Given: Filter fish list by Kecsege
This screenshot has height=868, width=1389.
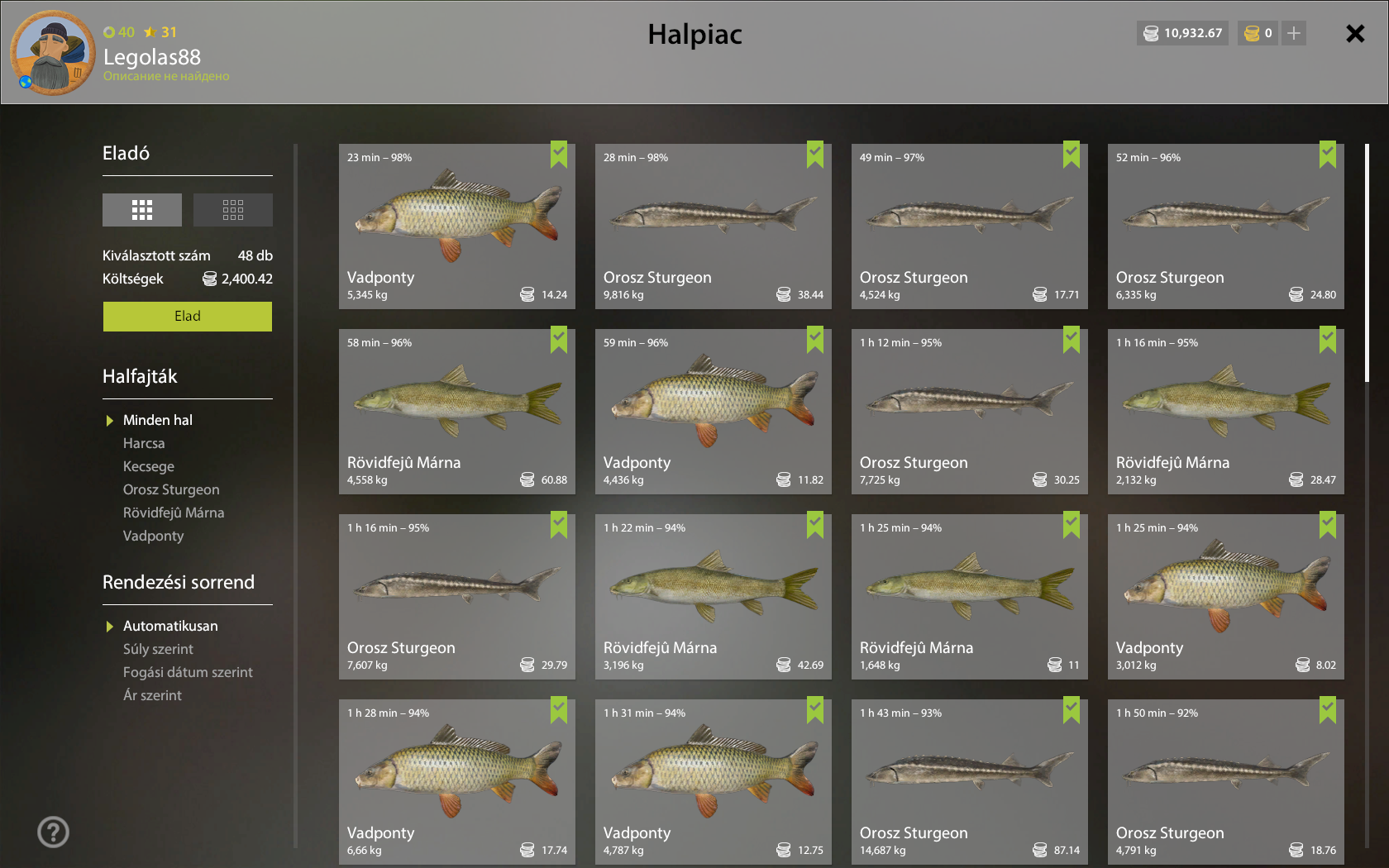Looking at the screenshot, I should 149,466.
